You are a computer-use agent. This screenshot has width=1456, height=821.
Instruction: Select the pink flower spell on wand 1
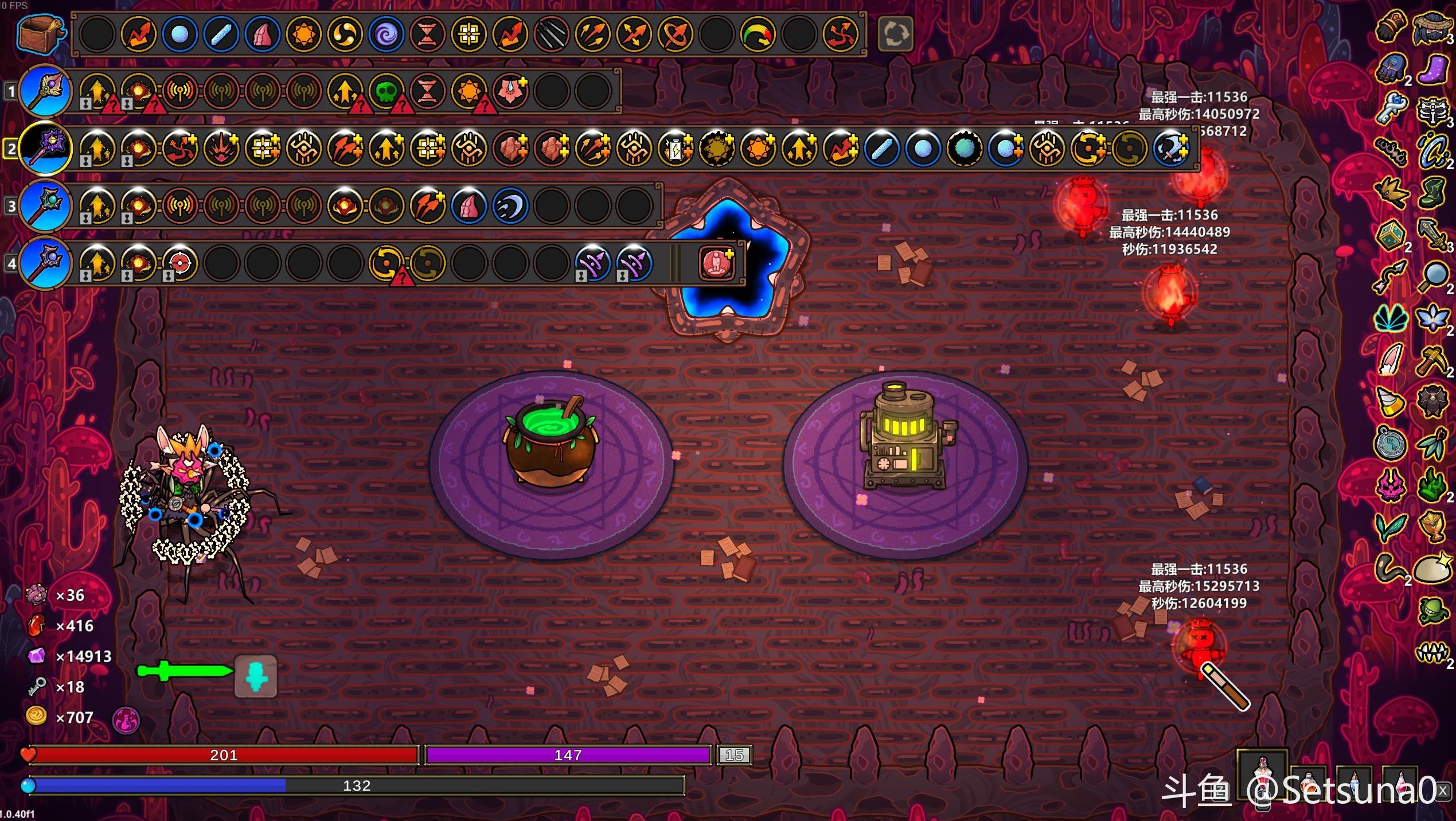pyautogui.click(x=510, y=91)
